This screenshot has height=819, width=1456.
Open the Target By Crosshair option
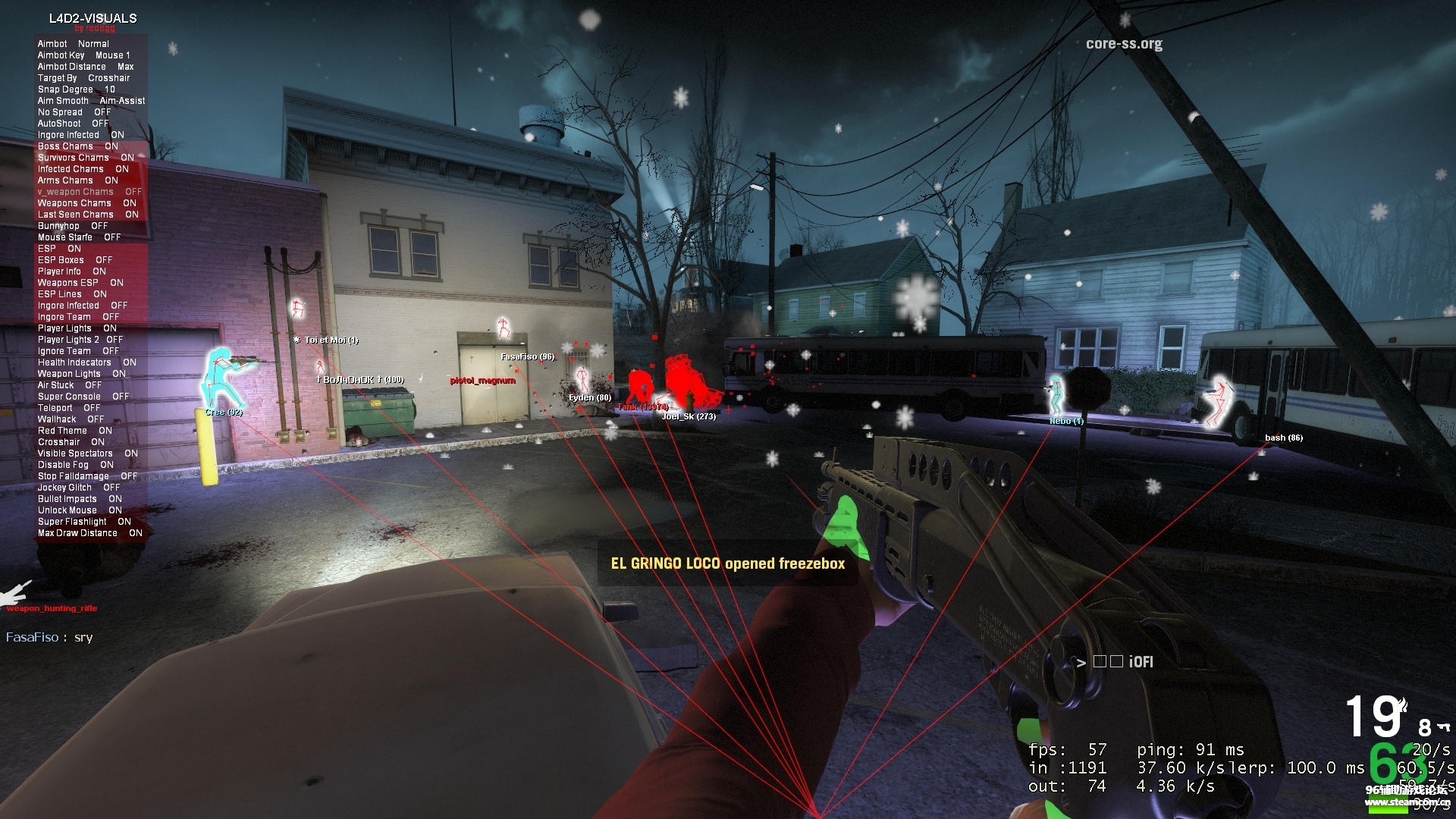point(83,77)
